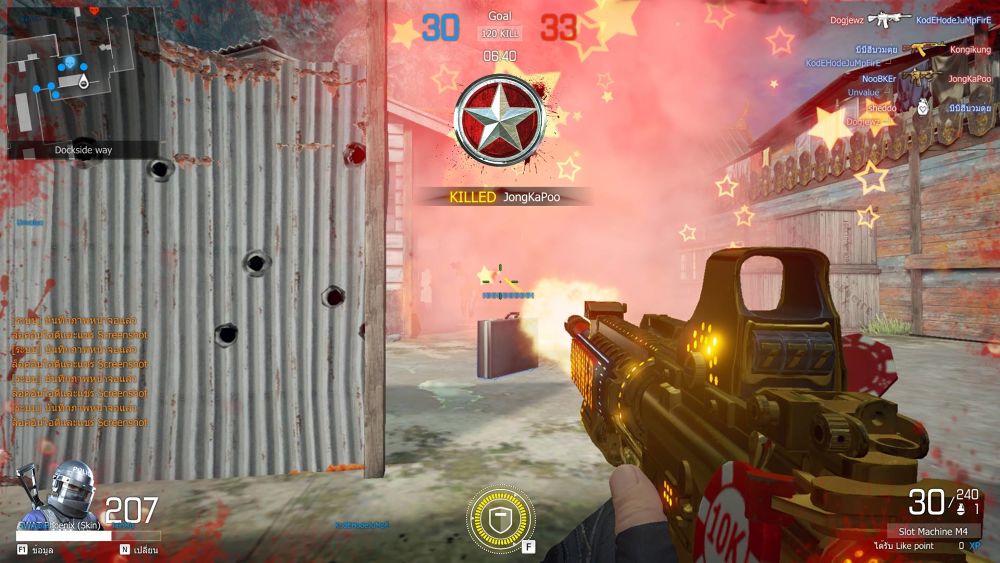Activate the shield ability icon

tap(500, 518)
